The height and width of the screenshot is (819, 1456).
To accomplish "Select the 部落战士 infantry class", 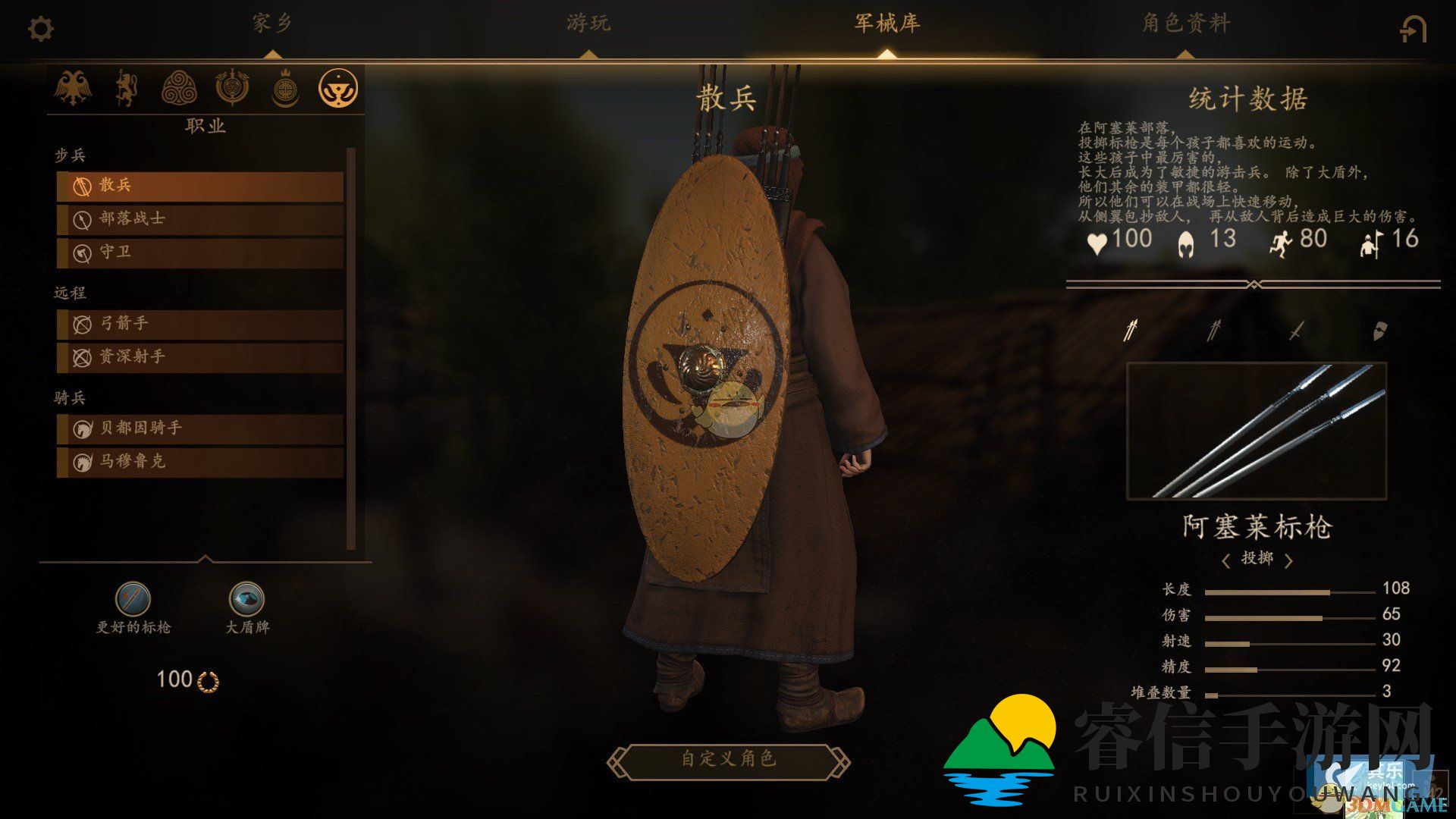I will tap(200, 218).
